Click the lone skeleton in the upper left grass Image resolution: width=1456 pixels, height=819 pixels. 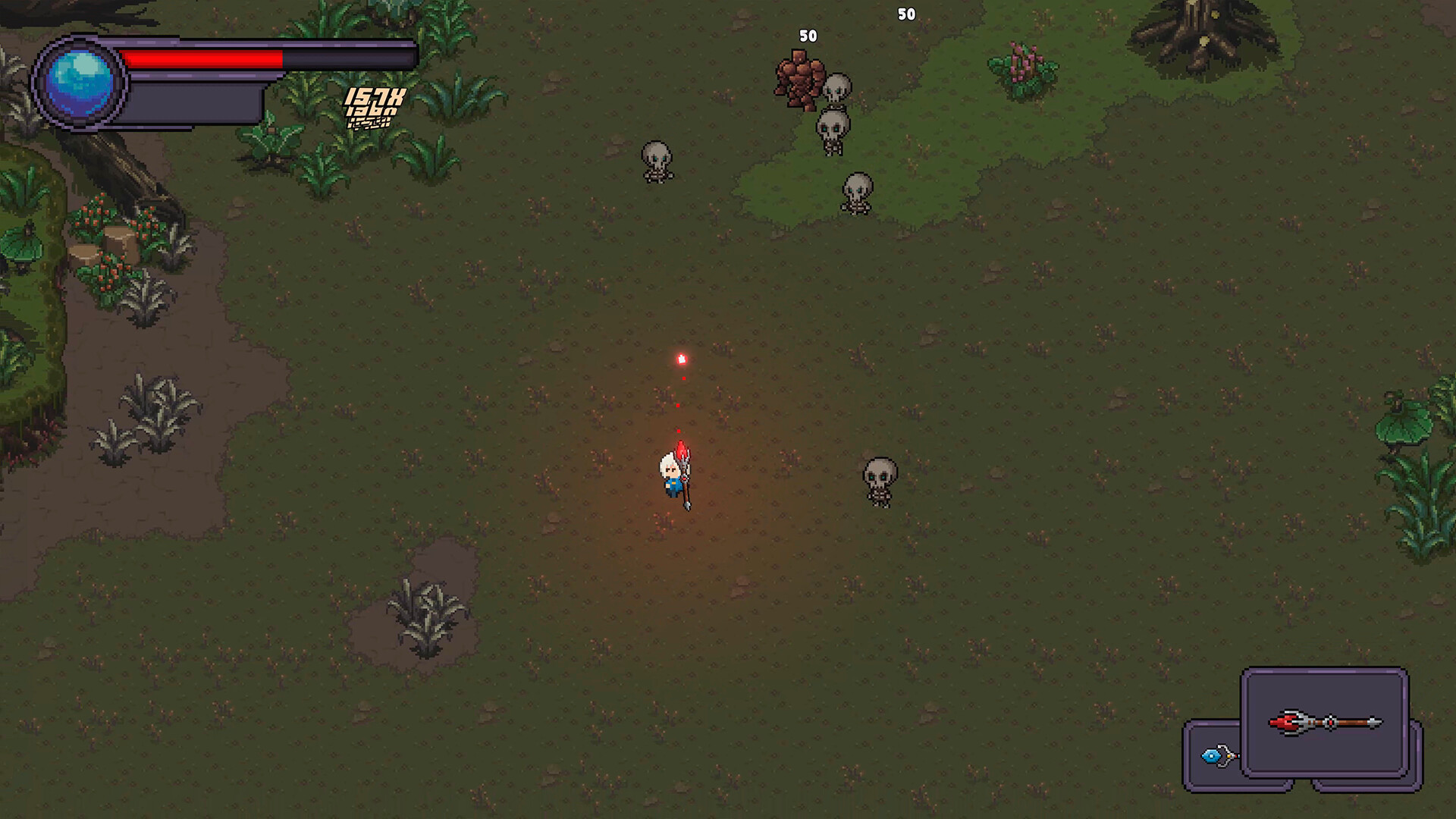(x=657, y=161)
